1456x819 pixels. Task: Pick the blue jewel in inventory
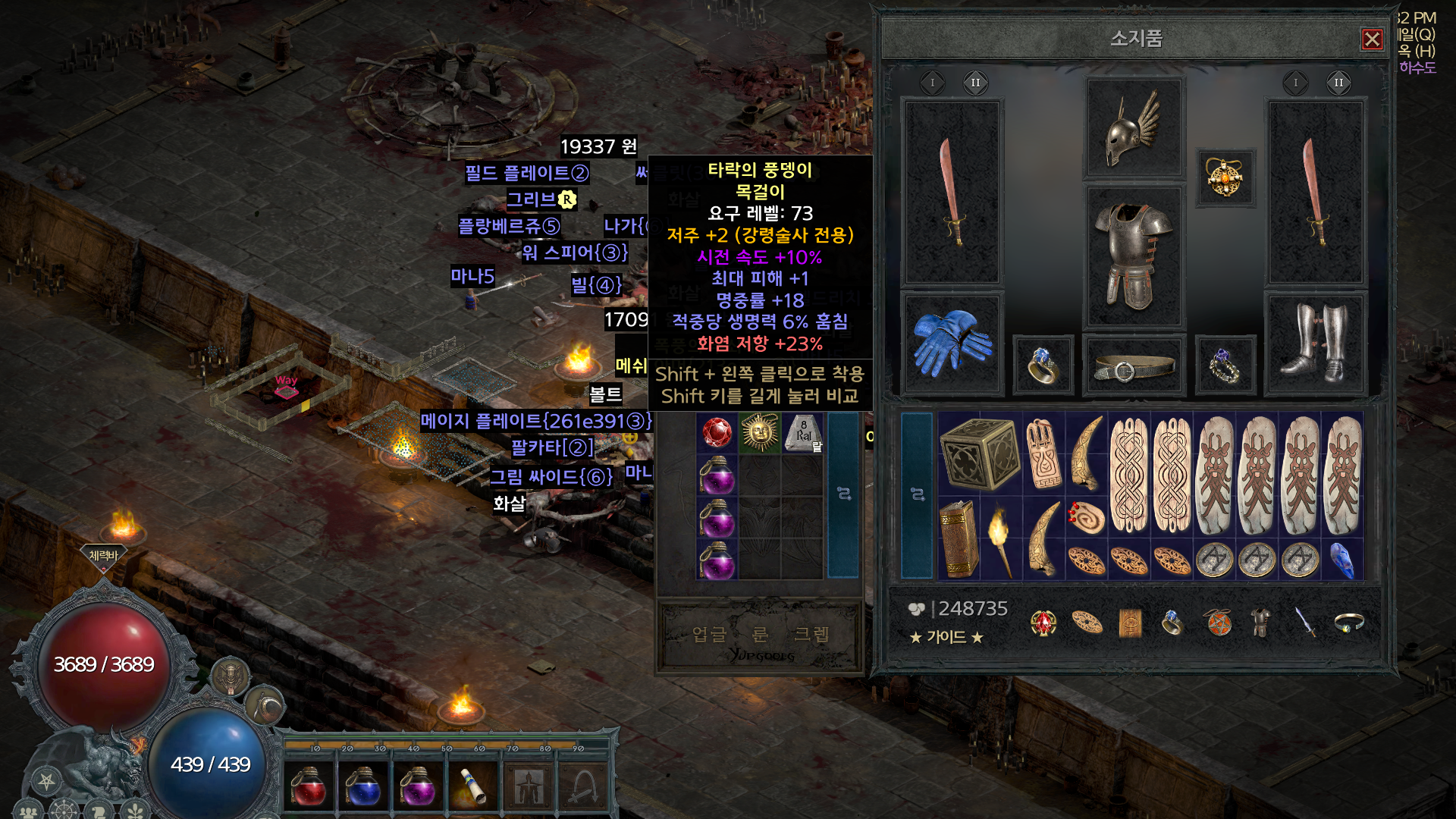tap(1341, 560)
